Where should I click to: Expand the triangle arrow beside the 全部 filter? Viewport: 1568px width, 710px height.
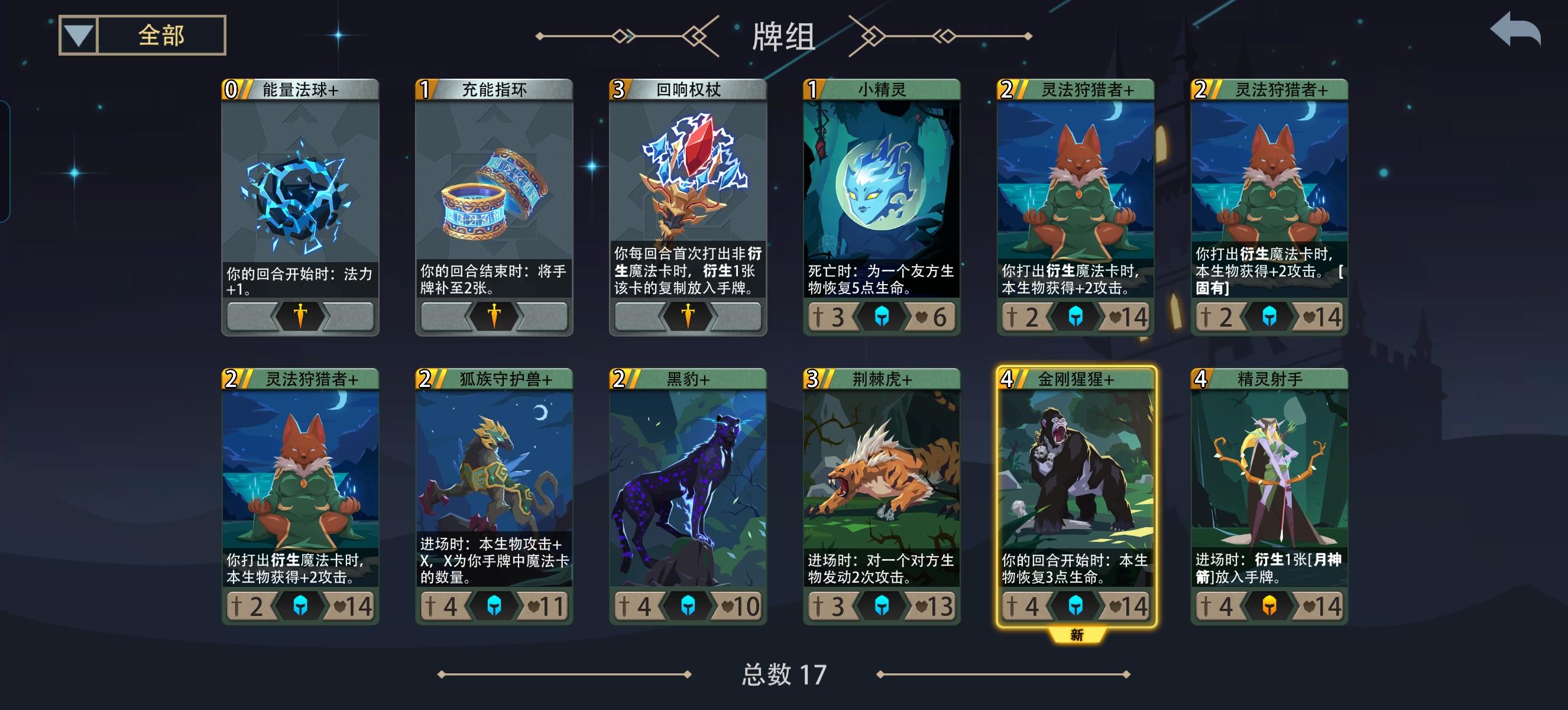coord(78,38)
